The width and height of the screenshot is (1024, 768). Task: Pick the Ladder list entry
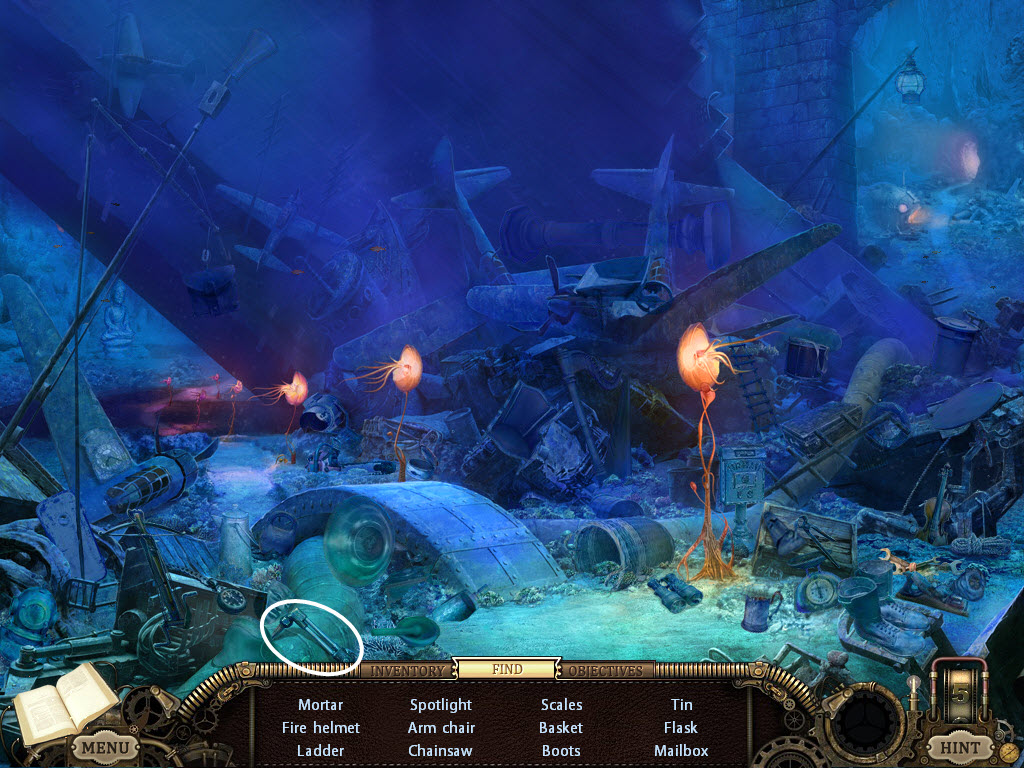320,750
